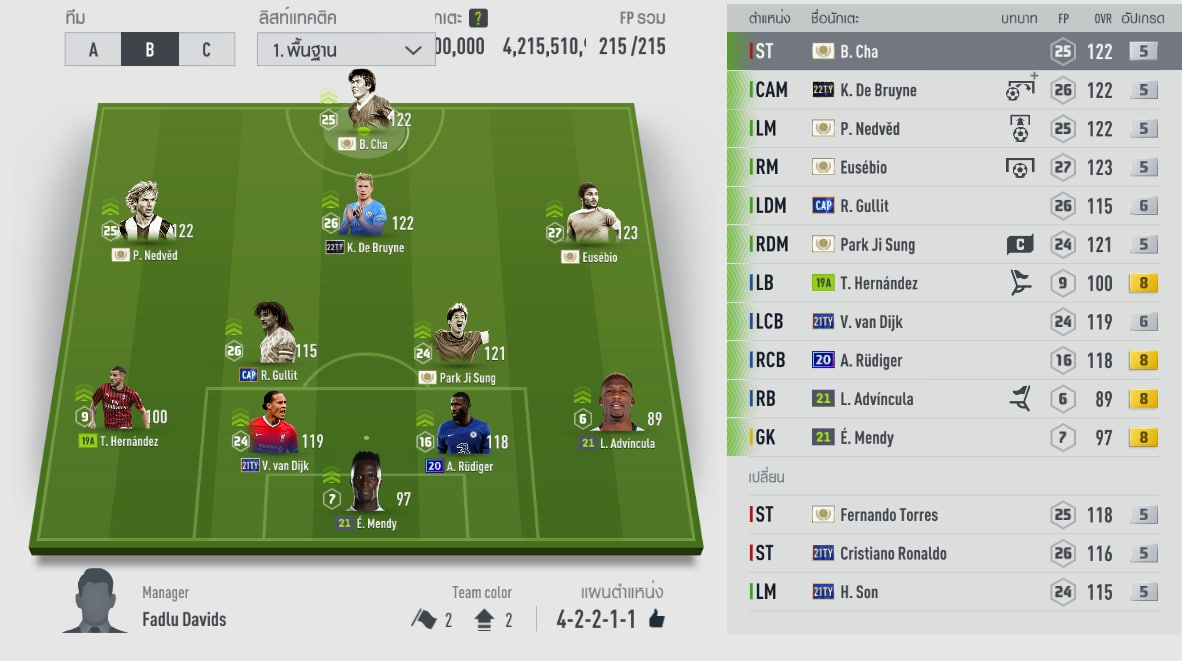Click the green question mark help icon
The width and height of the screenshot is (1182, 661).
479,18
